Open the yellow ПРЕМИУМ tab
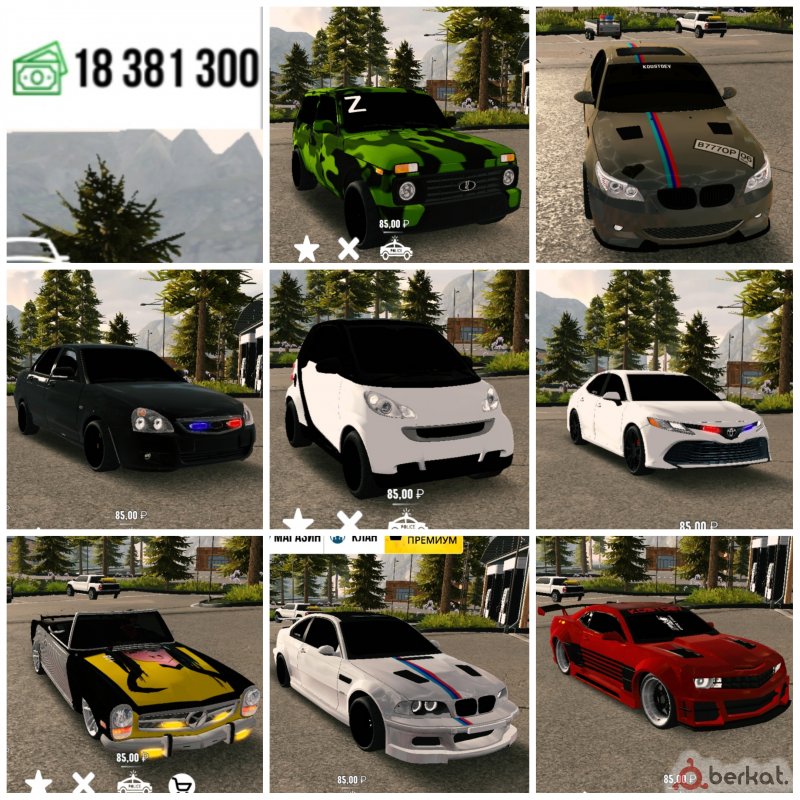Image resolution: width=800 pixels, height=800 pixels. click(x=424, y=541)
